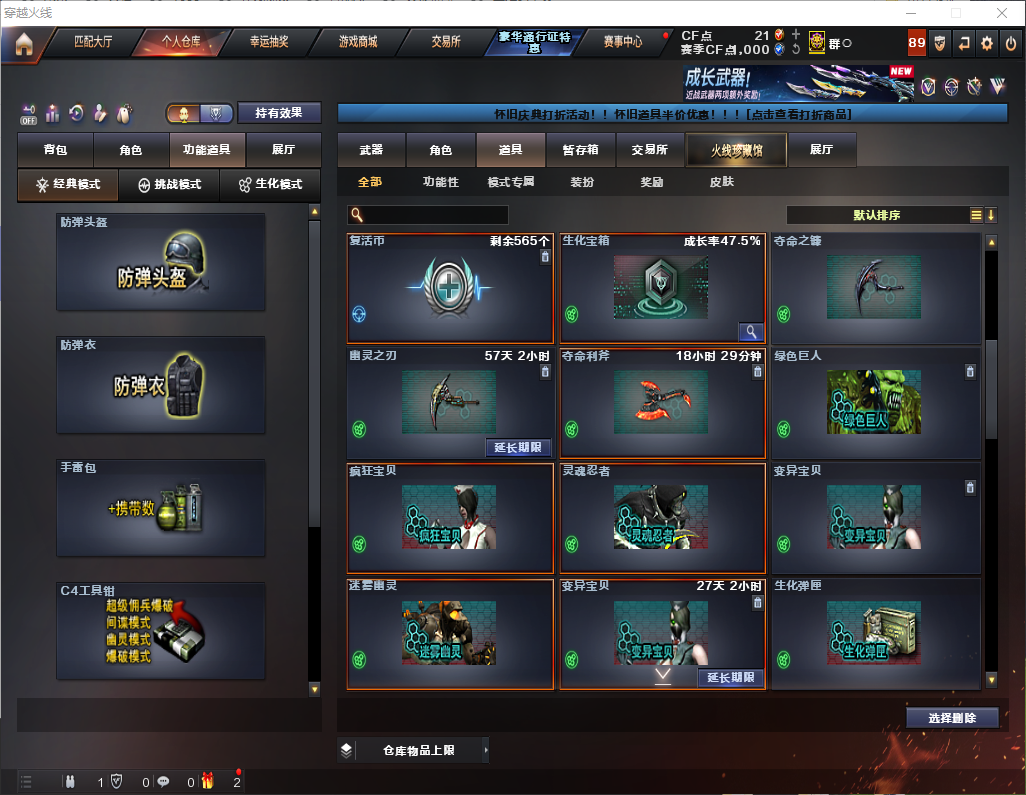
Task: Open the settings gear icon
Action: (987, 43)
